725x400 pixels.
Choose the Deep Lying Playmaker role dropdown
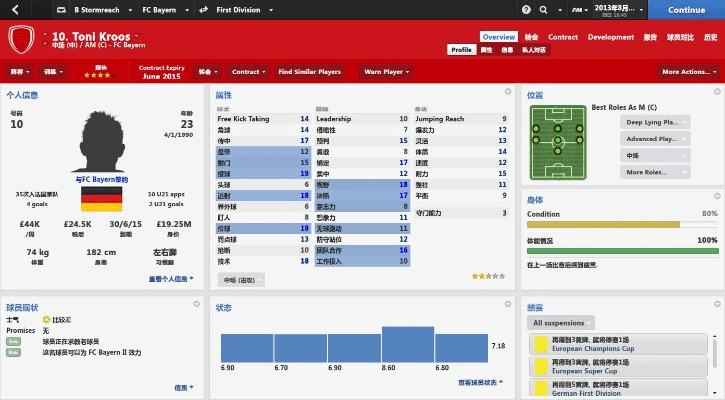[656, 122]
